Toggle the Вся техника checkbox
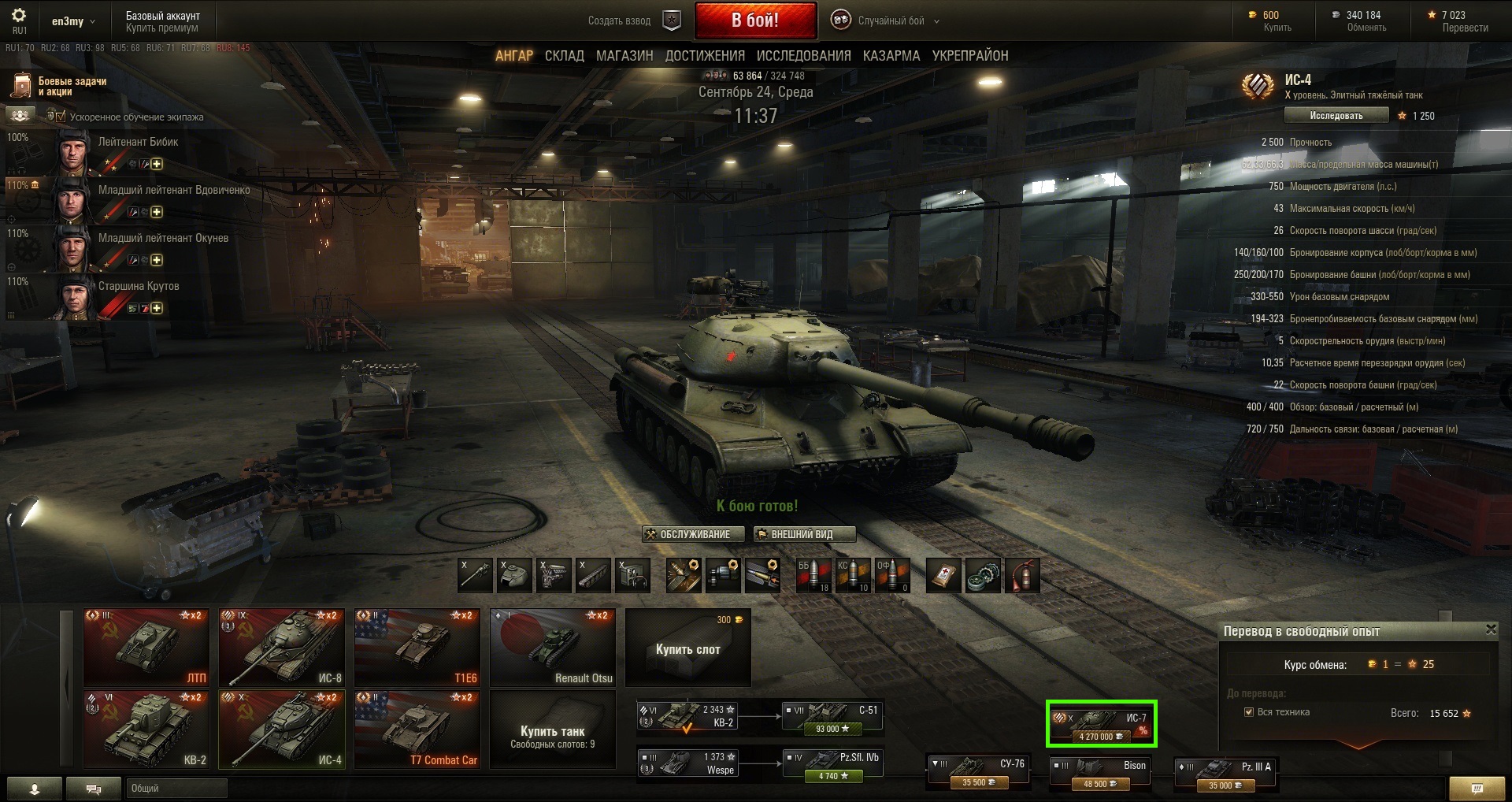The width and height of the screenshot is (1512, 802). (x=1248, y=712)
